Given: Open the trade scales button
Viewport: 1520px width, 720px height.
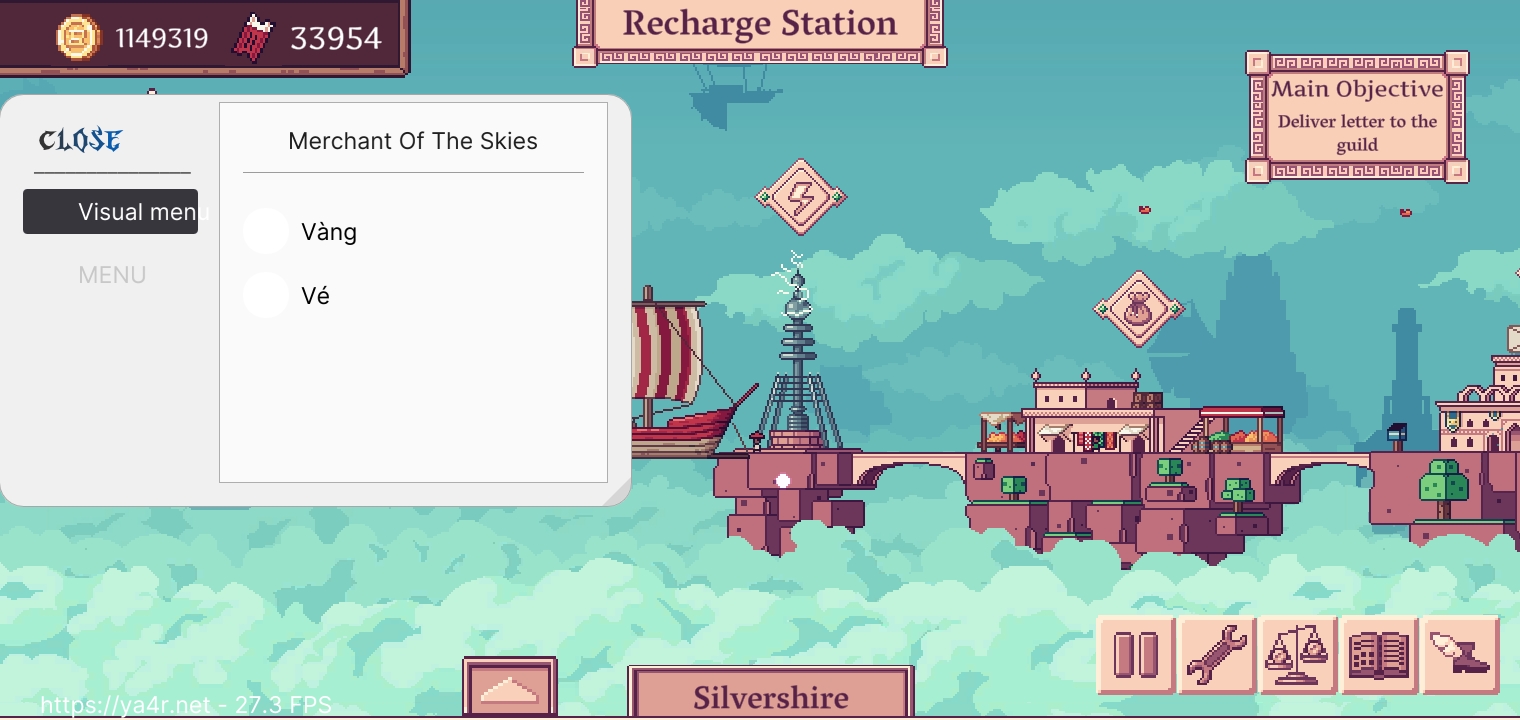Looking at the screenshot, I should point(1298,655).
